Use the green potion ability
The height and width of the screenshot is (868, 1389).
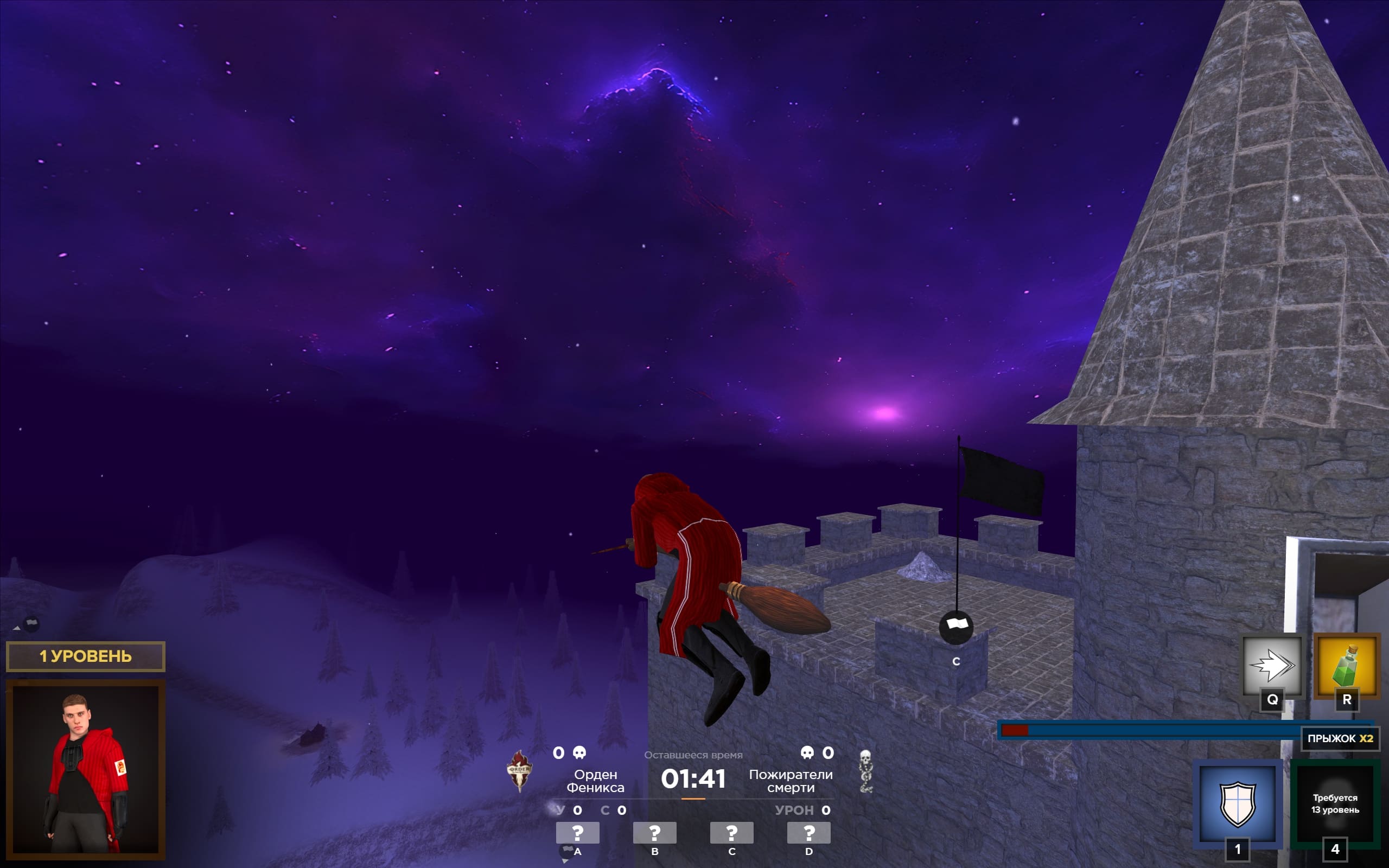1346,666
